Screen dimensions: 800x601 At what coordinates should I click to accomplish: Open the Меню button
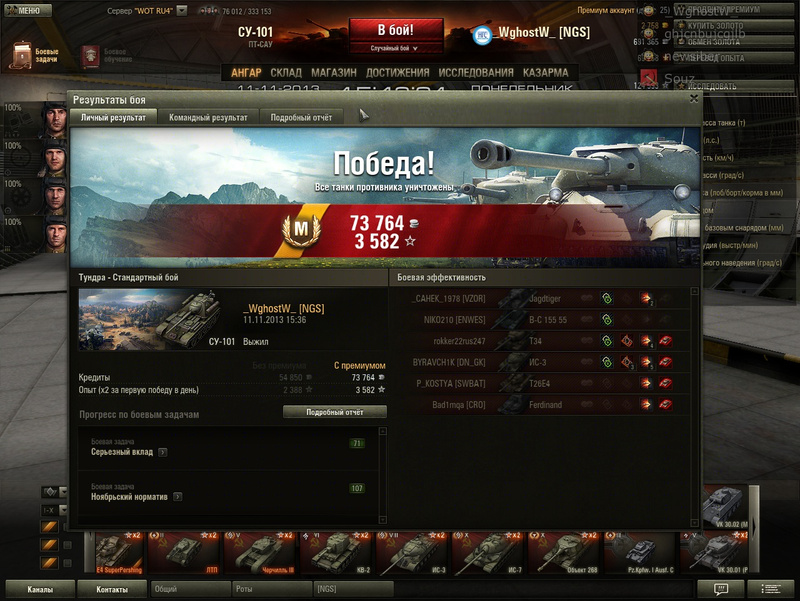pyautogui.click(x=27, y=10)
